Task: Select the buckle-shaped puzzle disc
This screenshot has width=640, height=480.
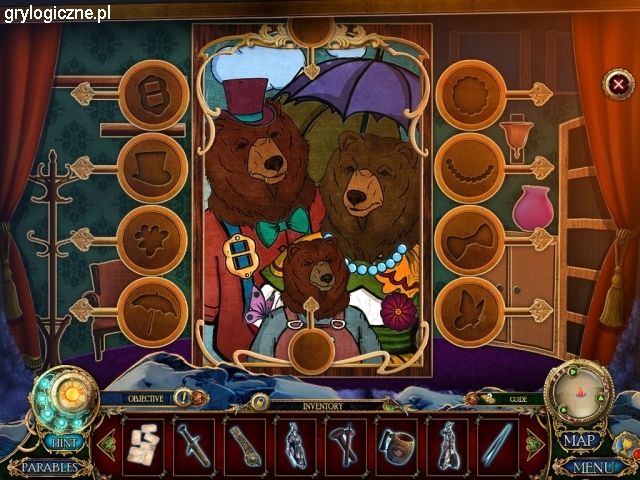Action: [153, 94]
